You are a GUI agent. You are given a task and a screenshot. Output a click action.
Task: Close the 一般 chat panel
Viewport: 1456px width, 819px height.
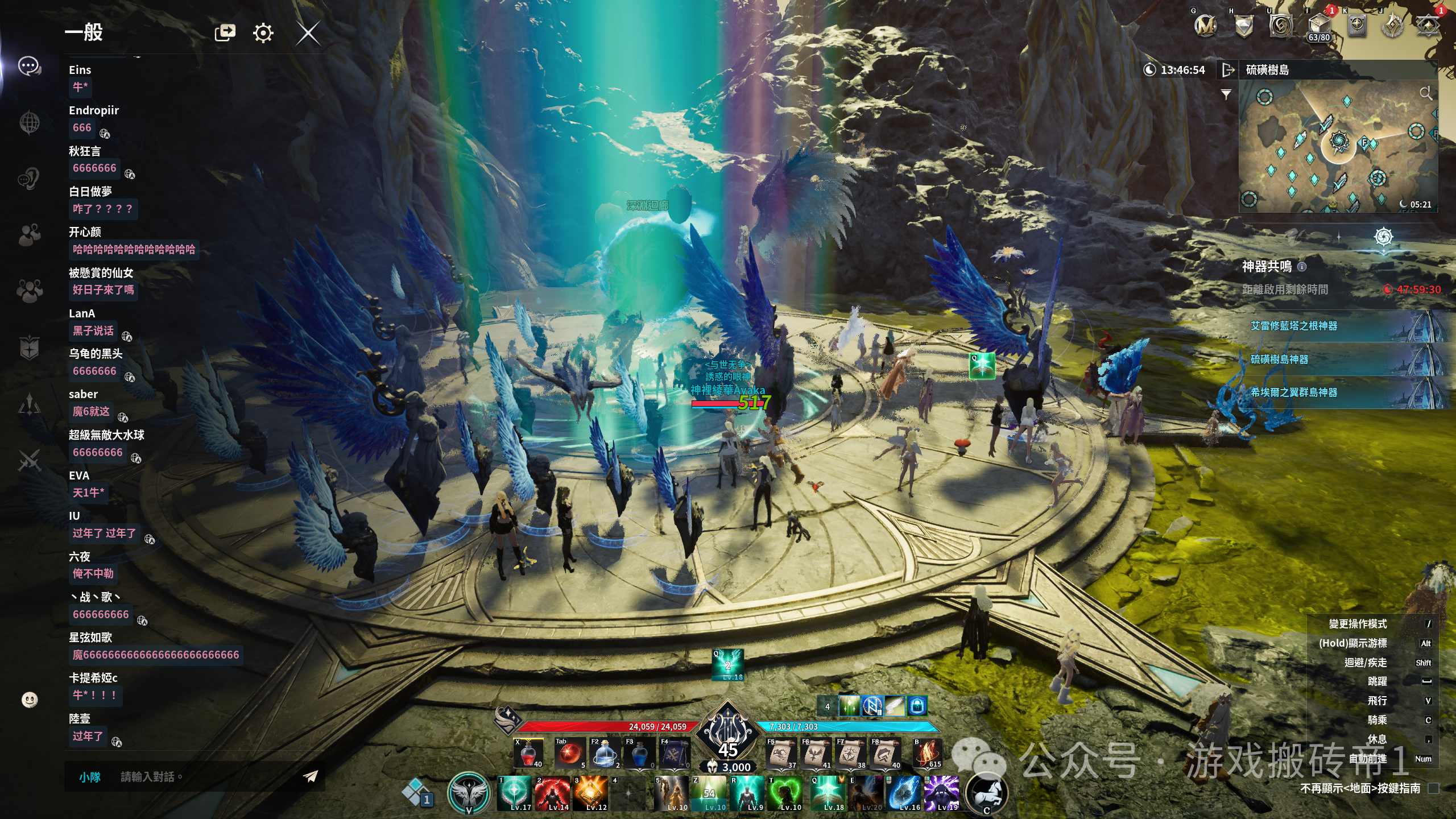point(308,33)
